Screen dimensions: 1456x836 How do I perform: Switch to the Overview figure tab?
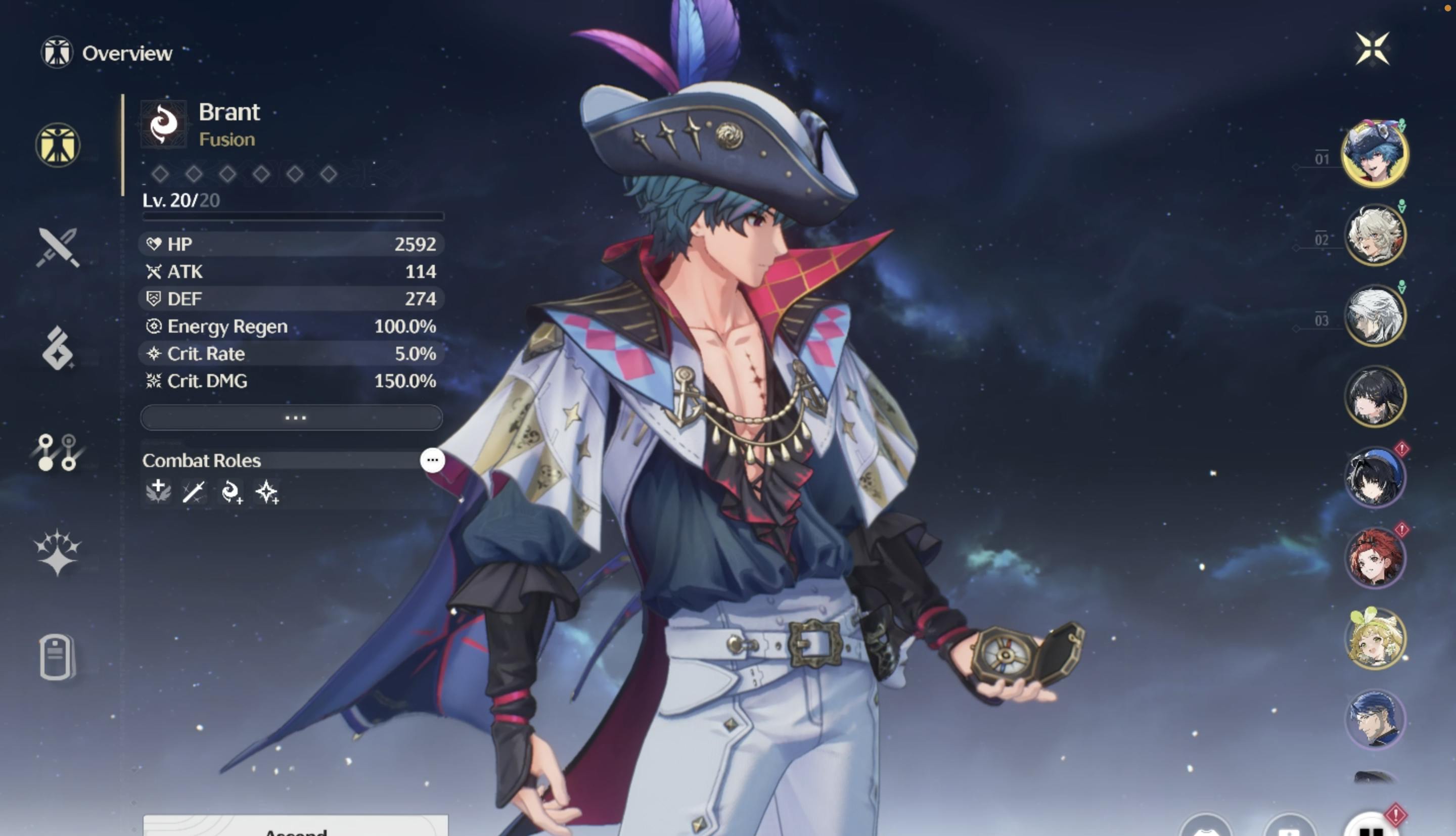point(58,145)
